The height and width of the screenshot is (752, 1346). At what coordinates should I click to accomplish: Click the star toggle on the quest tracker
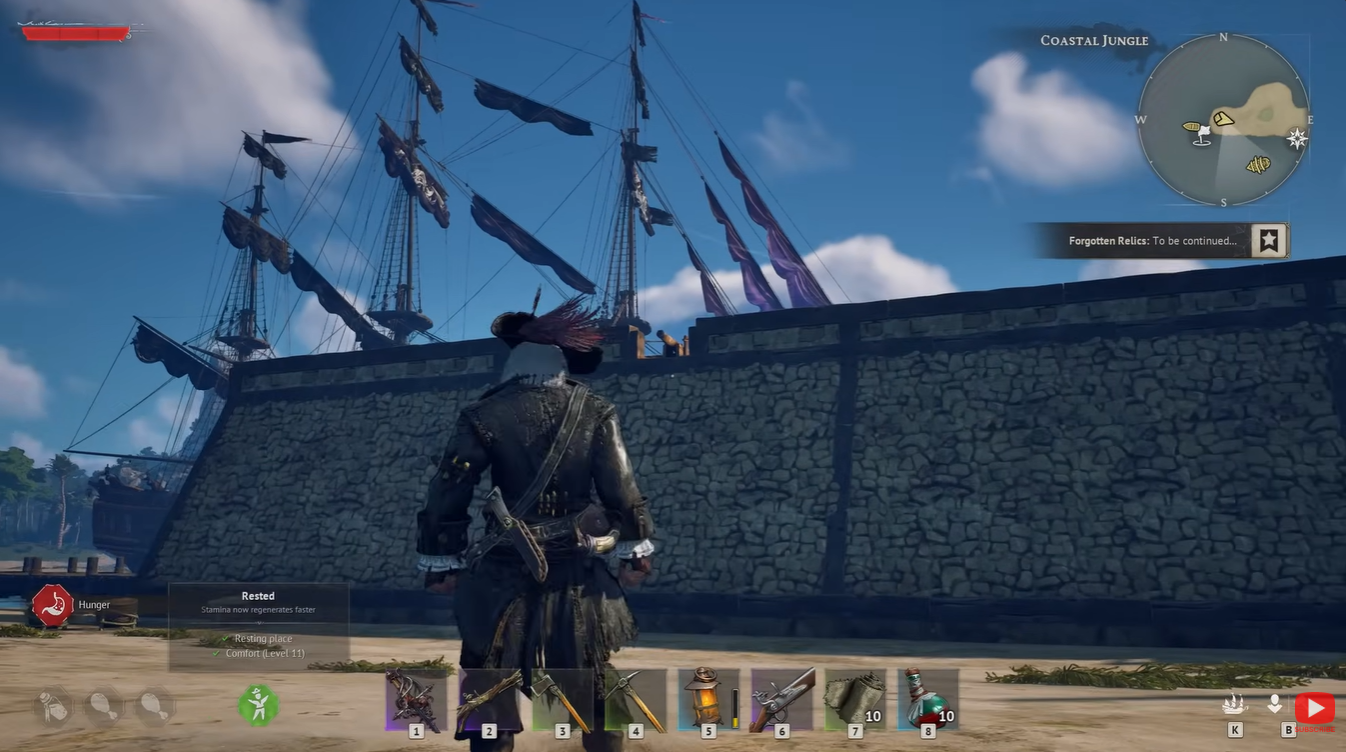1268,239
